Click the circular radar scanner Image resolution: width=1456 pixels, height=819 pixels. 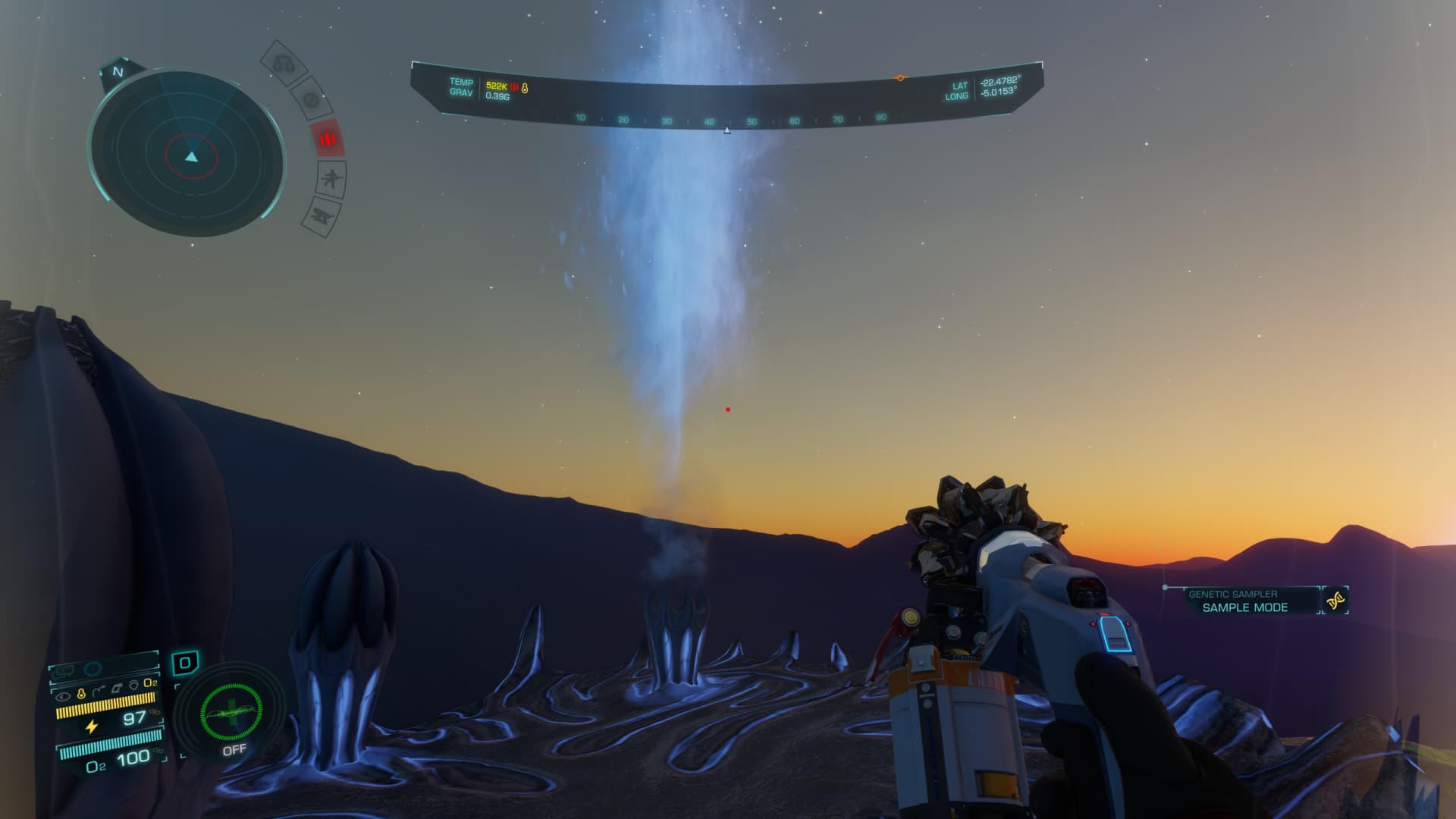[188, 155]
